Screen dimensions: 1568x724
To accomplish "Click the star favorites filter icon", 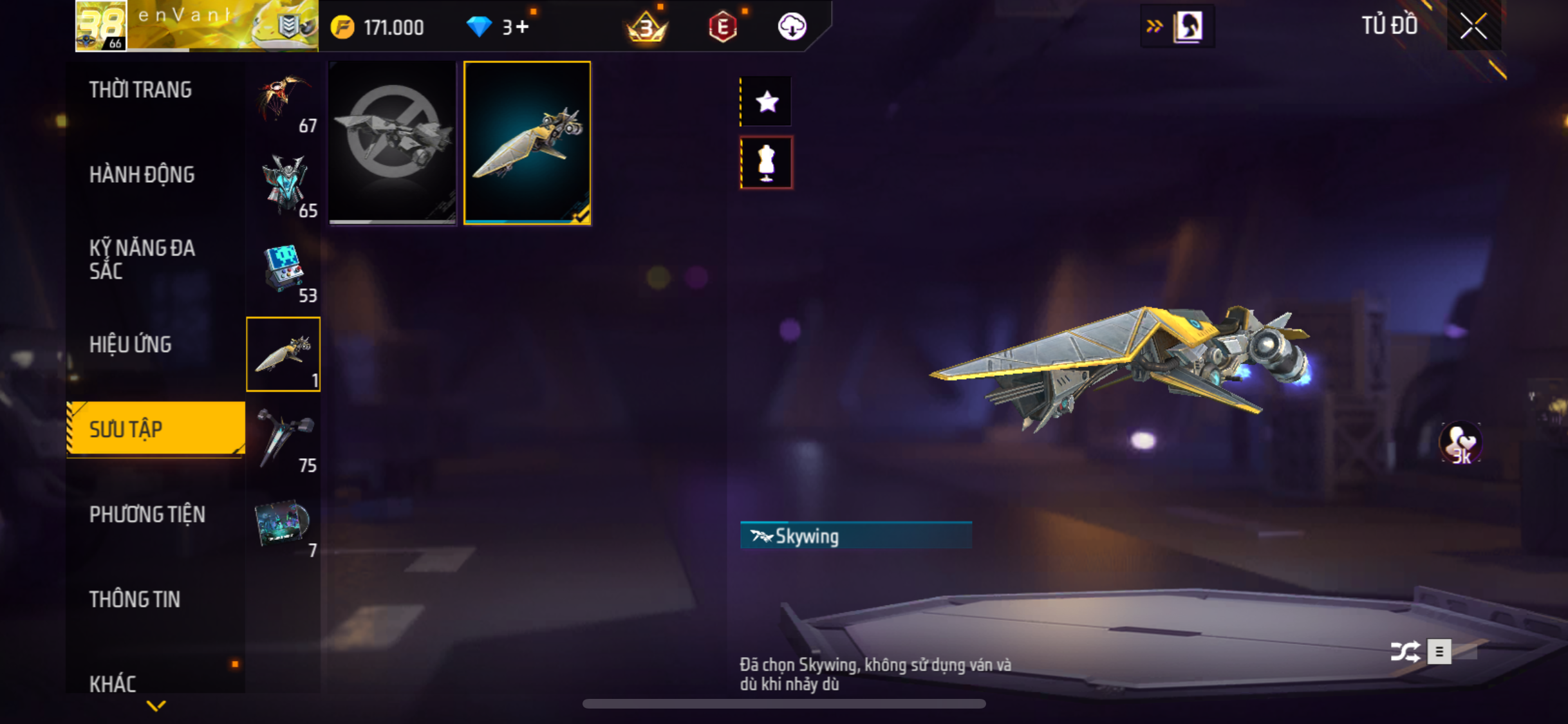I will pos(767,102).
